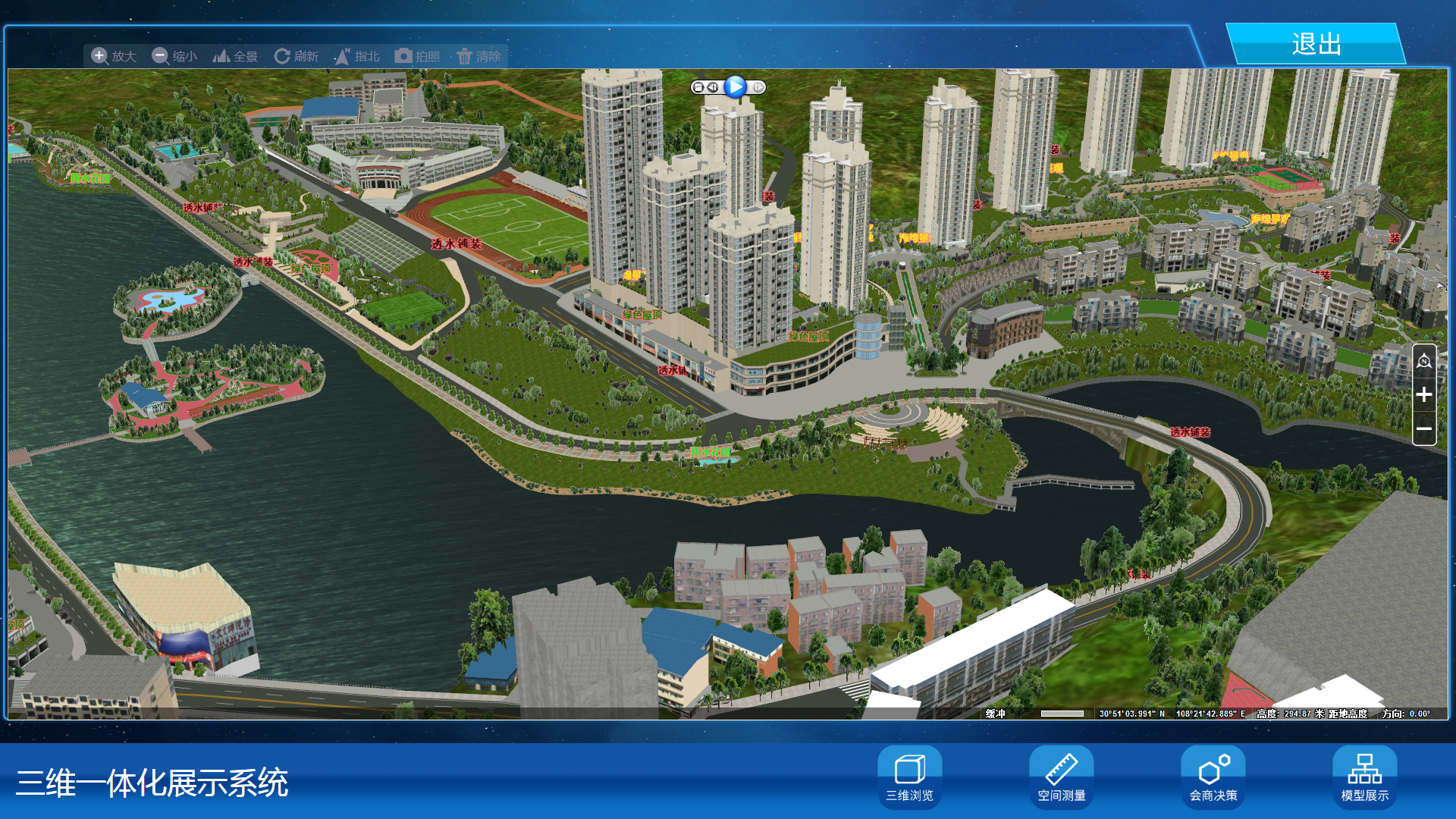The width and height of the screenshot is (1456, 819).
Task: Zoom in with the map plus button
Action: point(1424,394)
